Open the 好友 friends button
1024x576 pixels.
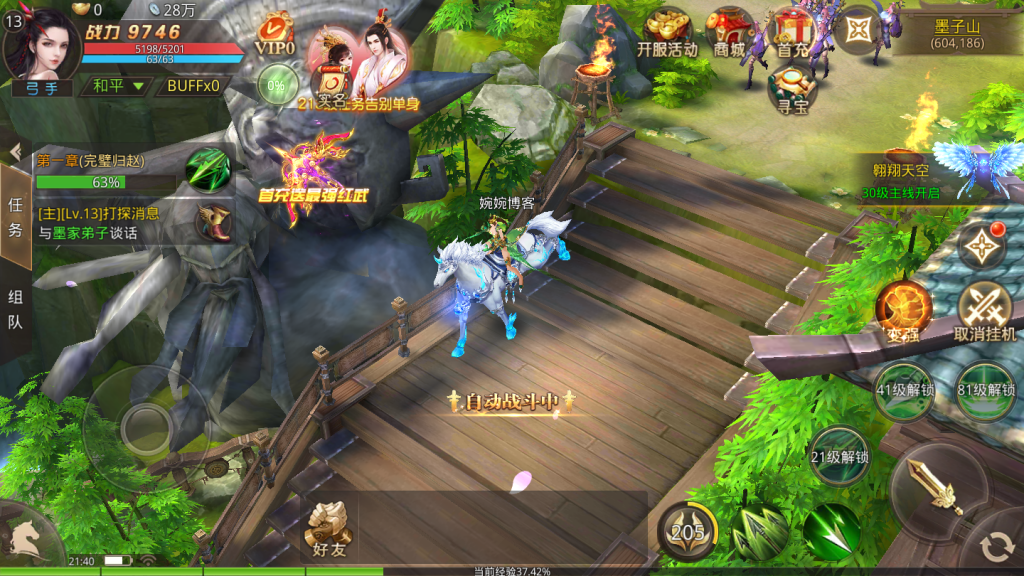click(x=328, y=527)
